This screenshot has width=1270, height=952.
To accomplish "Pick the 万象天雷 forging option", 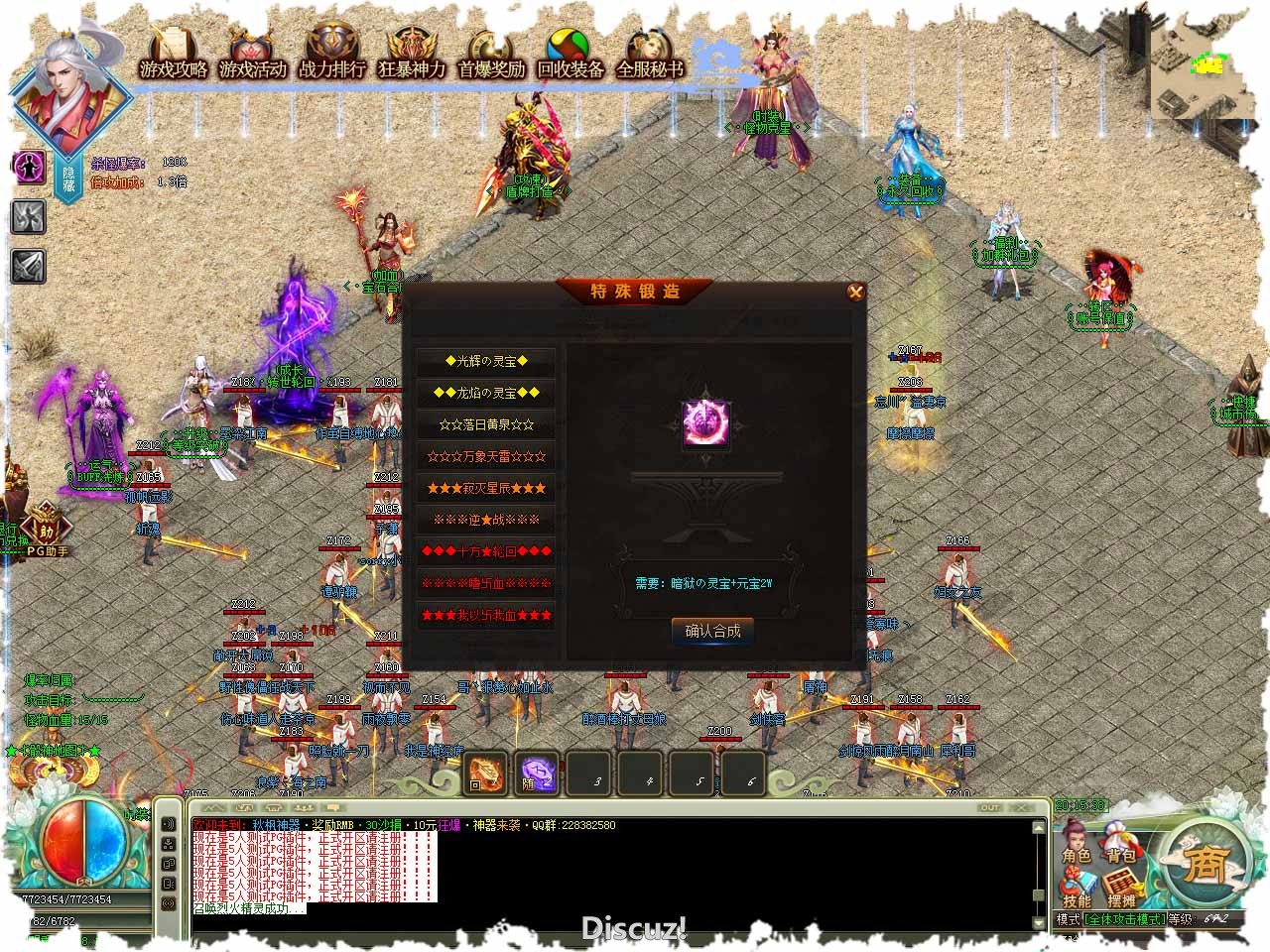I will (485, 457).
